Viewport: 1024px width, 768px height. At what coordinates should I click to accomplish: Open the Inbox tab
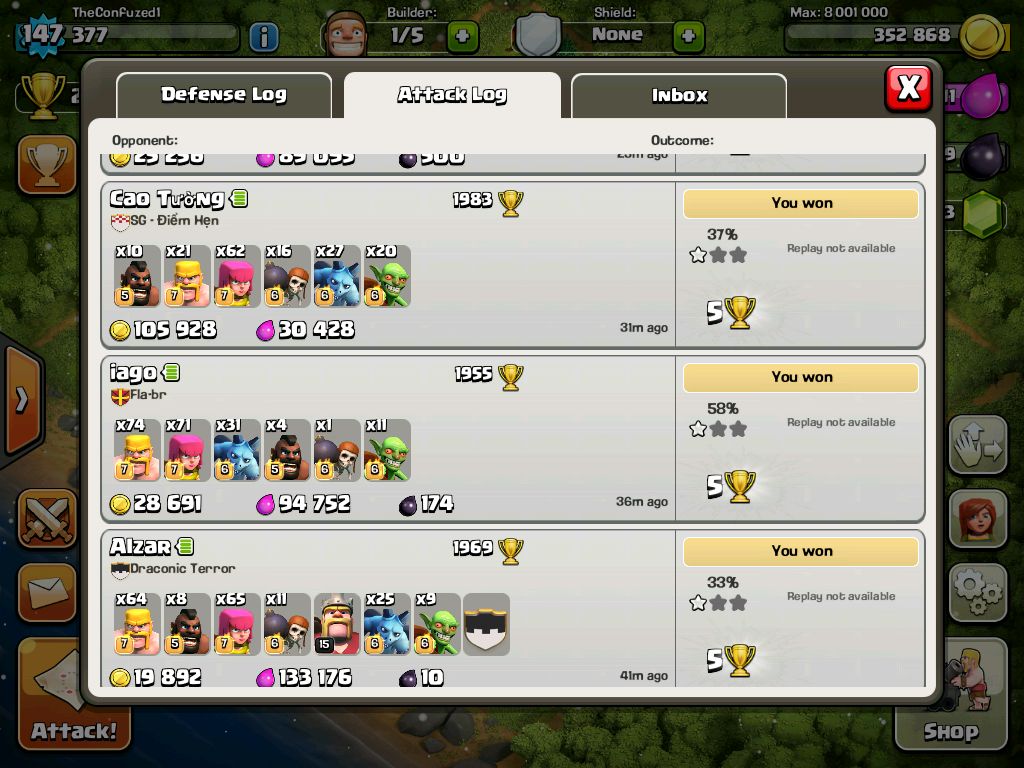679,96
